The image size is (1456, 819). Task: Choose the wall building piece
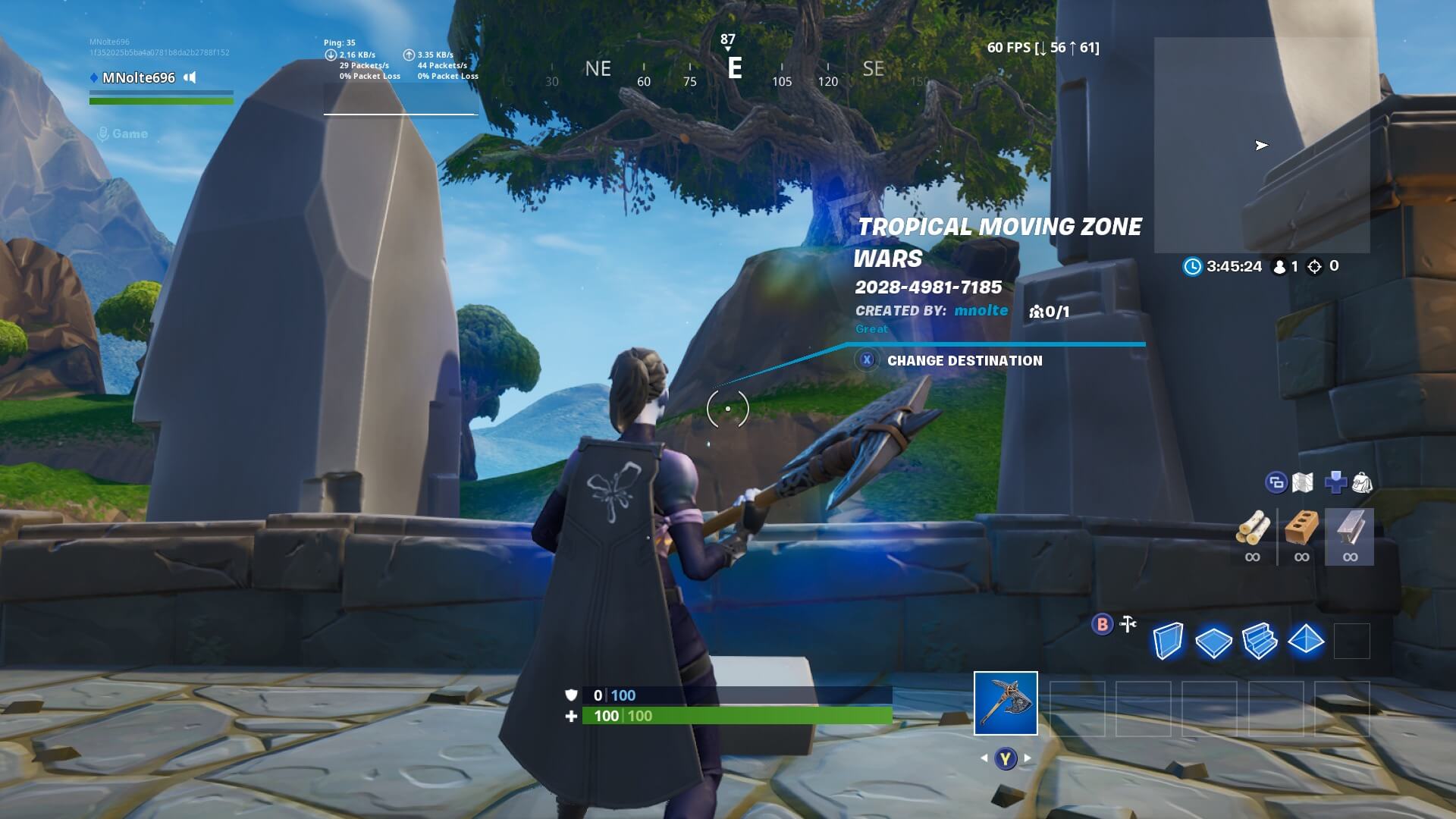coord(1168,642)
